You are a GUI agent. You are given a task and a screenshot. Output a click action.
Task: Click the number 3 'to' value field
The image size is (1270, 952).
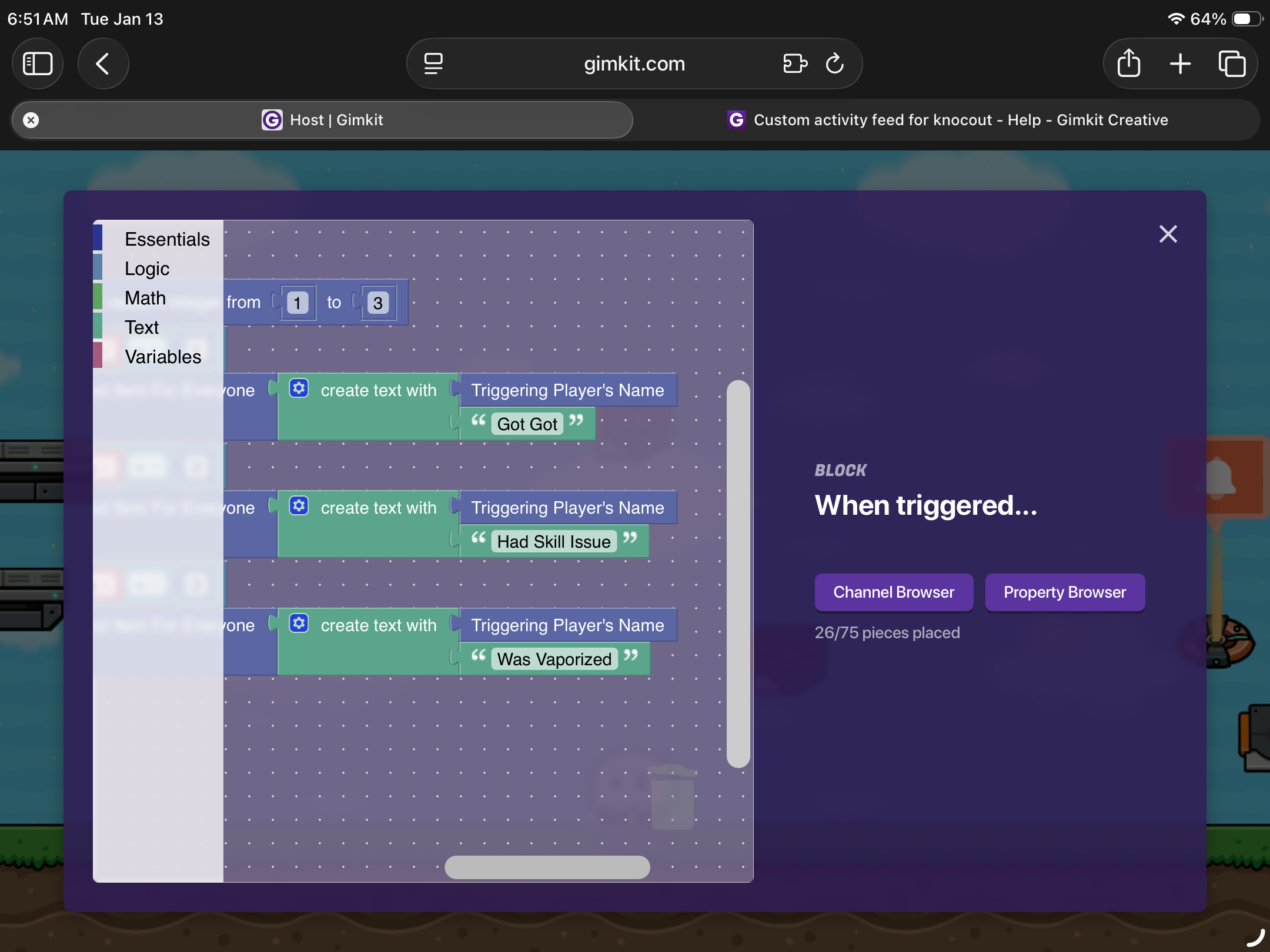coord(377,303)
